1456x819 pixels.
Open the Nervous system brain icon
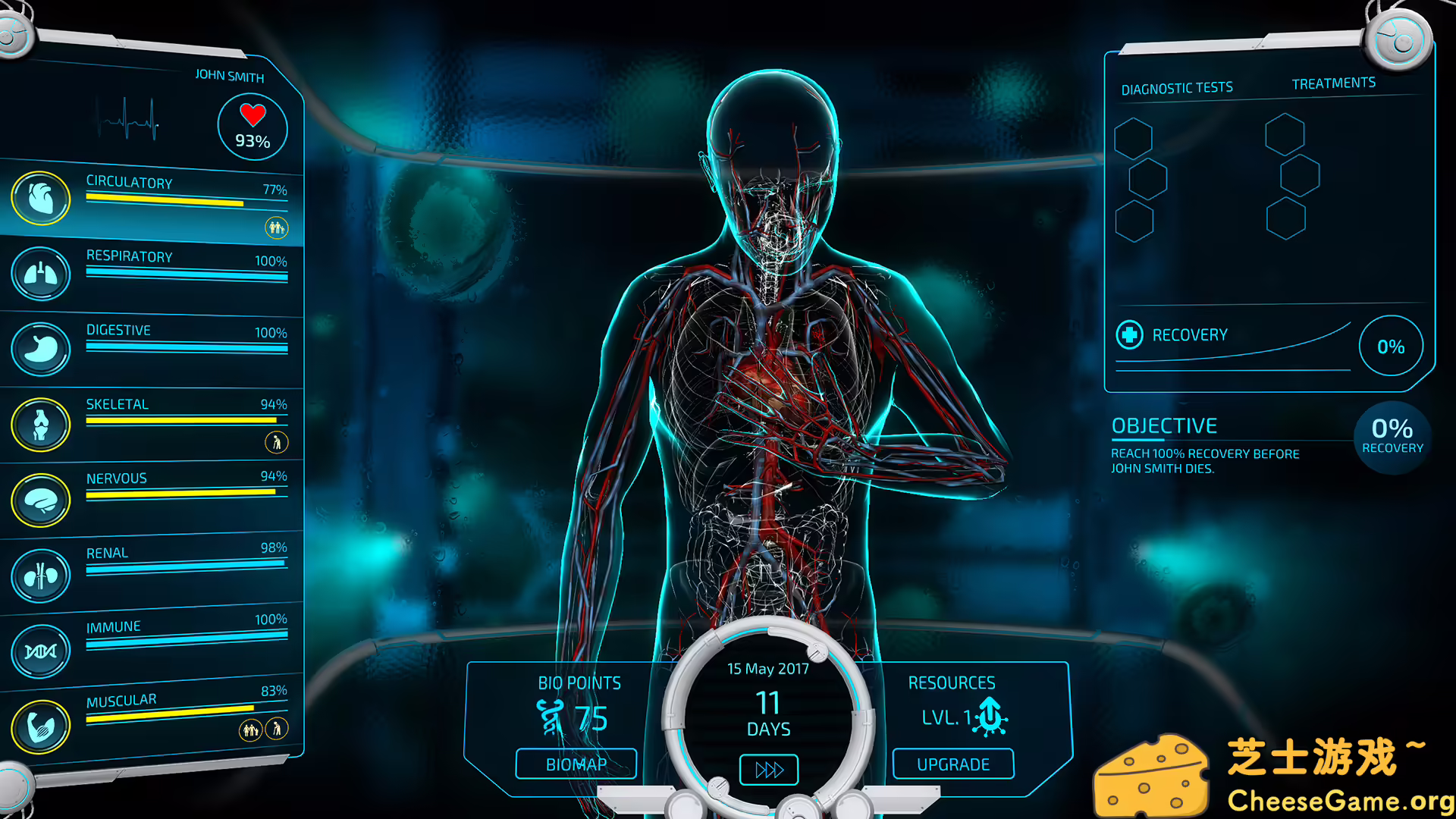click(x=42, y=499)
